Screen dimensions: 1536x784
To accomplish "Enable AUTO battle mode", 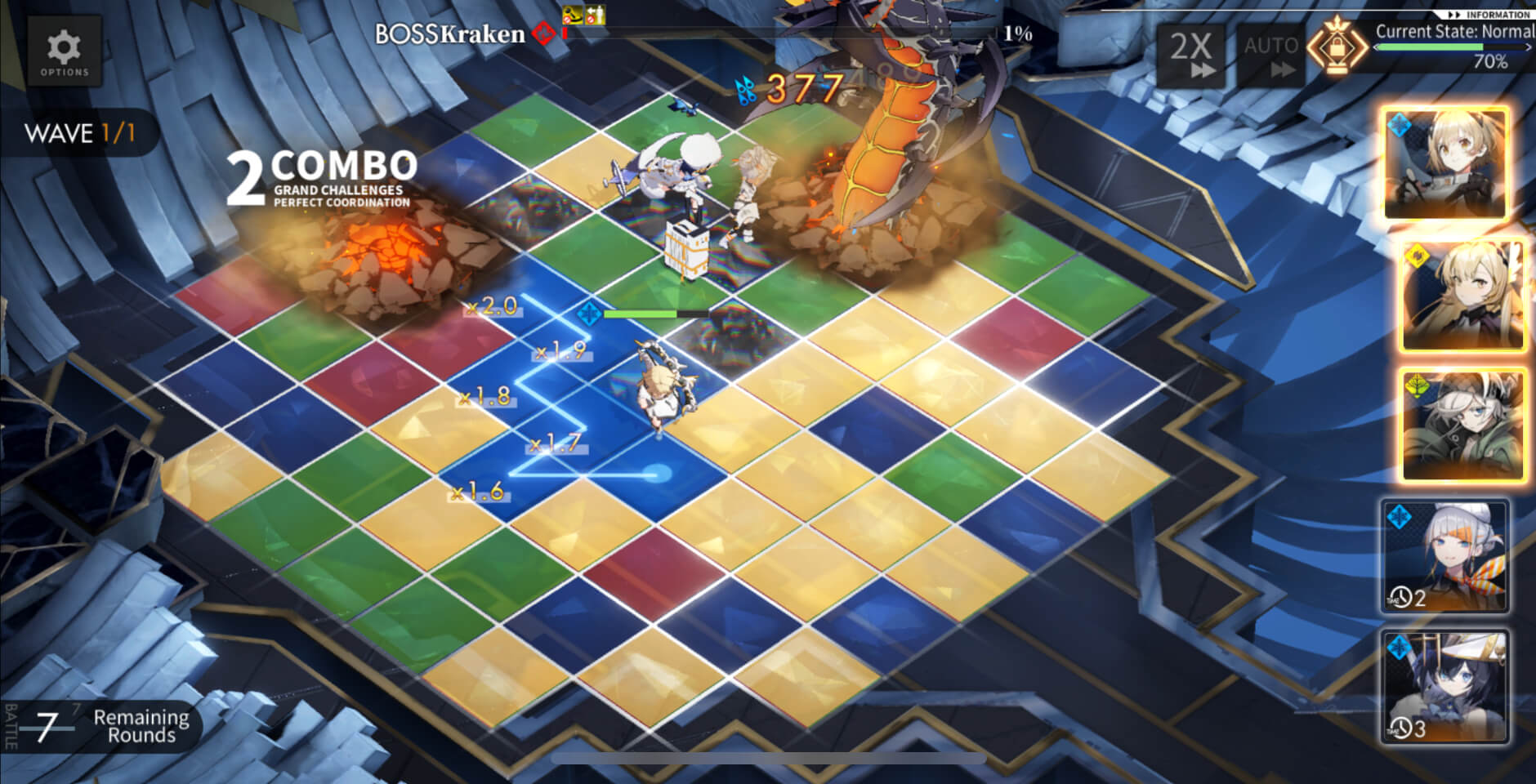I will click(x=1270, y=54).
